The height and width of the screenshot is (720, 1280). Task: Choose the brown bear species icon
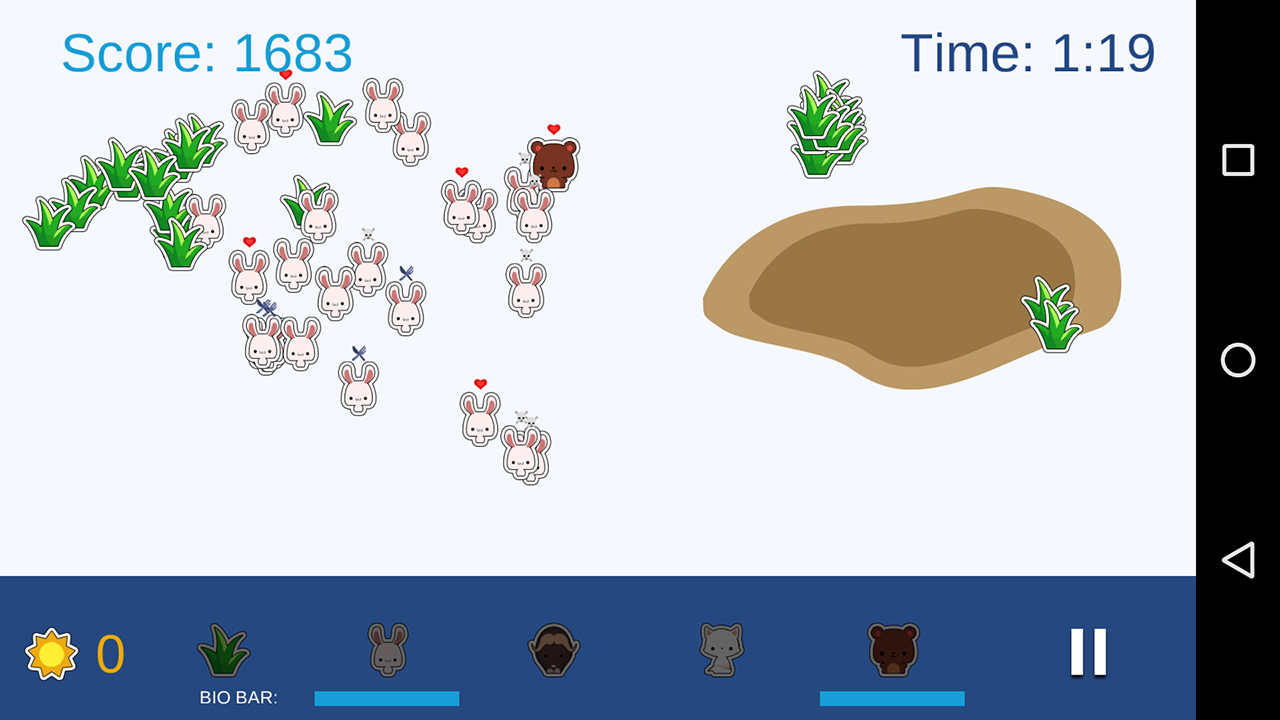[x=893, y=650]
